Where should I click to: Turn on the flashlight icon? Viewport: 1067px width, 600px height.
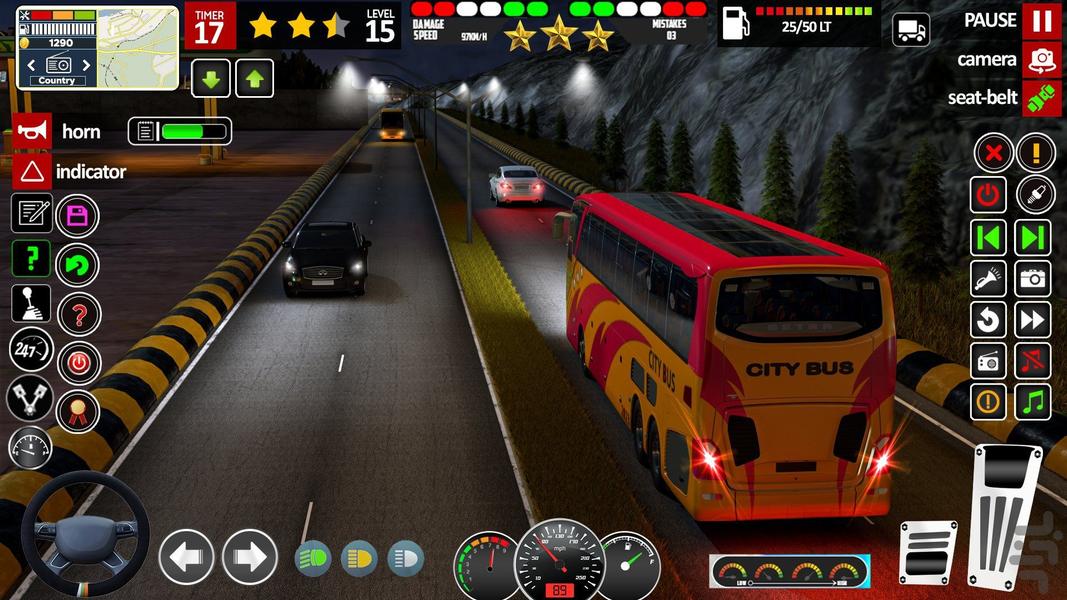(989, 278)
